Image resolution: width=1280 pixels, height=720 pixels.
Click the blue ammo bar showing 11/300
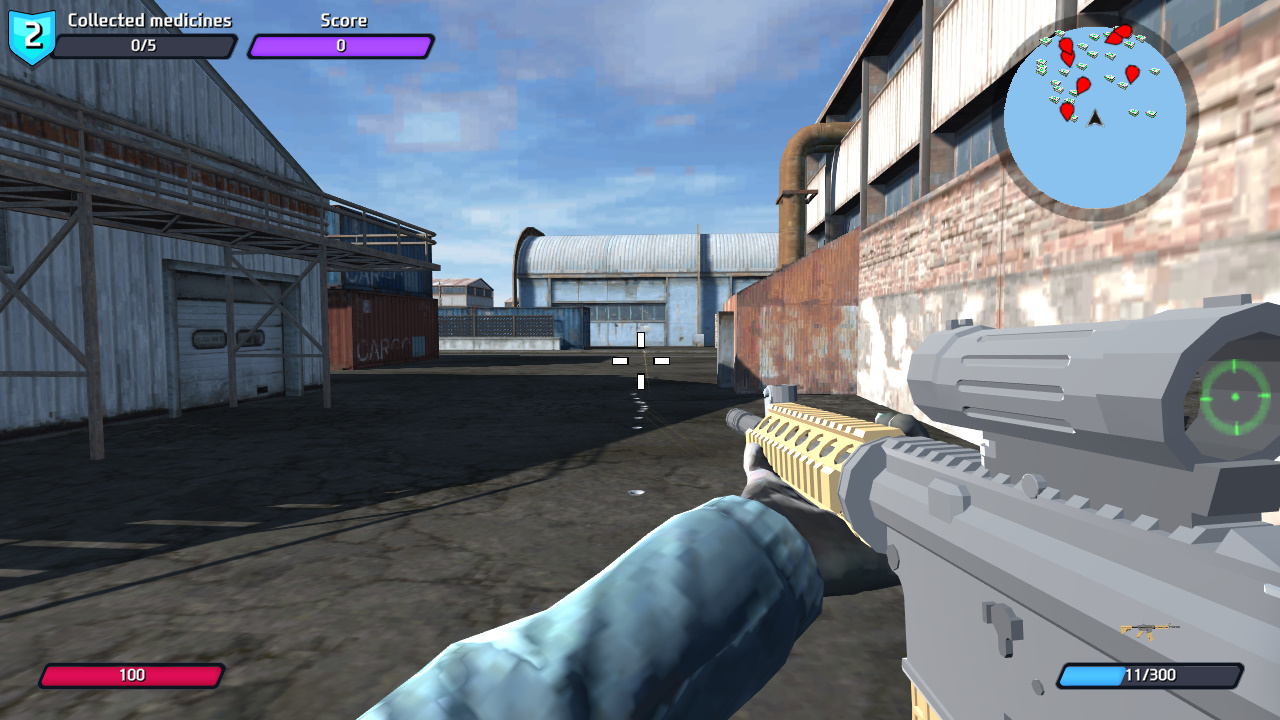[1148, 675]
